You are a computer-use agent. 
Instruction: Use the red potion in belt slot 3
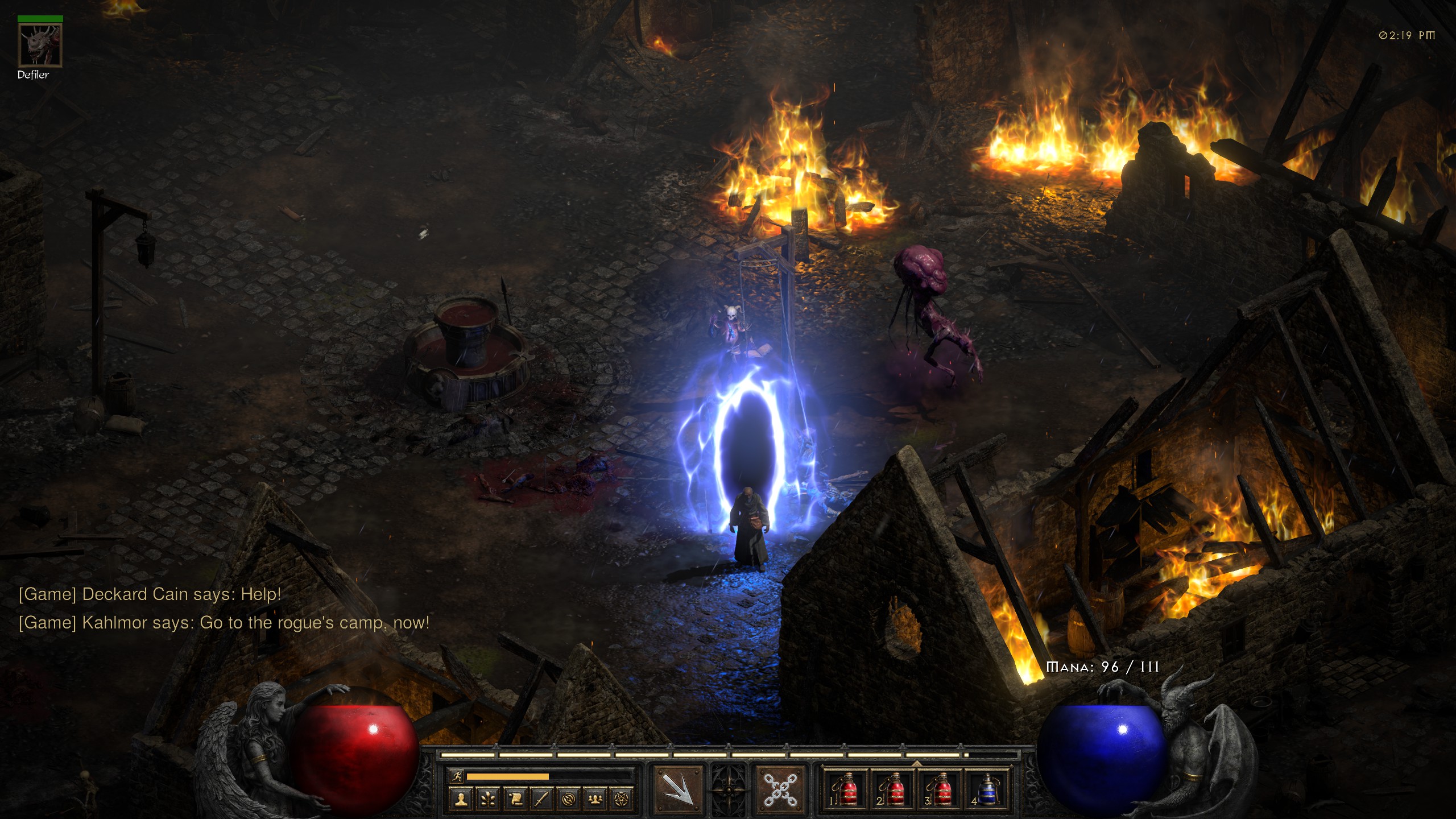pyautogui.click(x=940, y=789)
